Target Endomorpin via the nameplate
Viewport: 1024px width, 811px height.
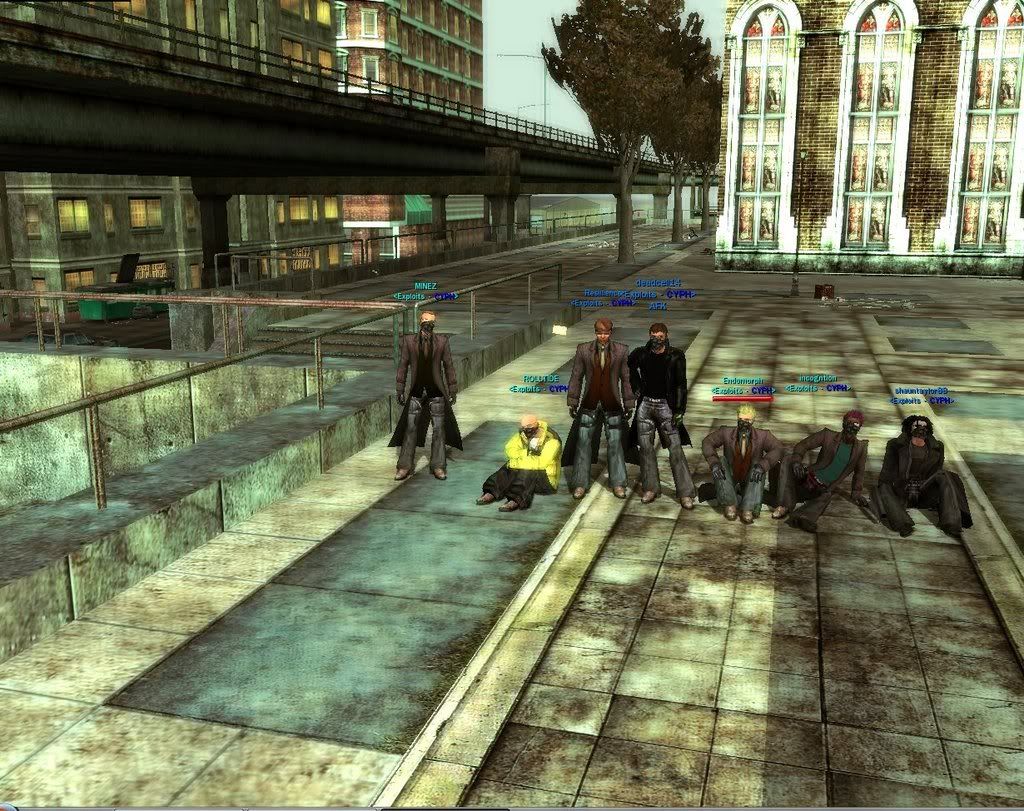[743, 381]
